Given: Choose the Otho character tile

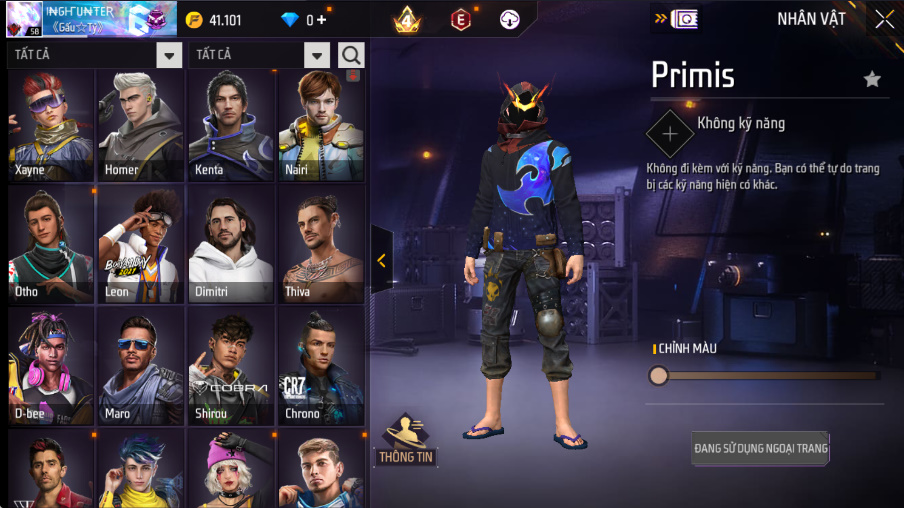Looking at the screenshot, I should tap(50, 246).
